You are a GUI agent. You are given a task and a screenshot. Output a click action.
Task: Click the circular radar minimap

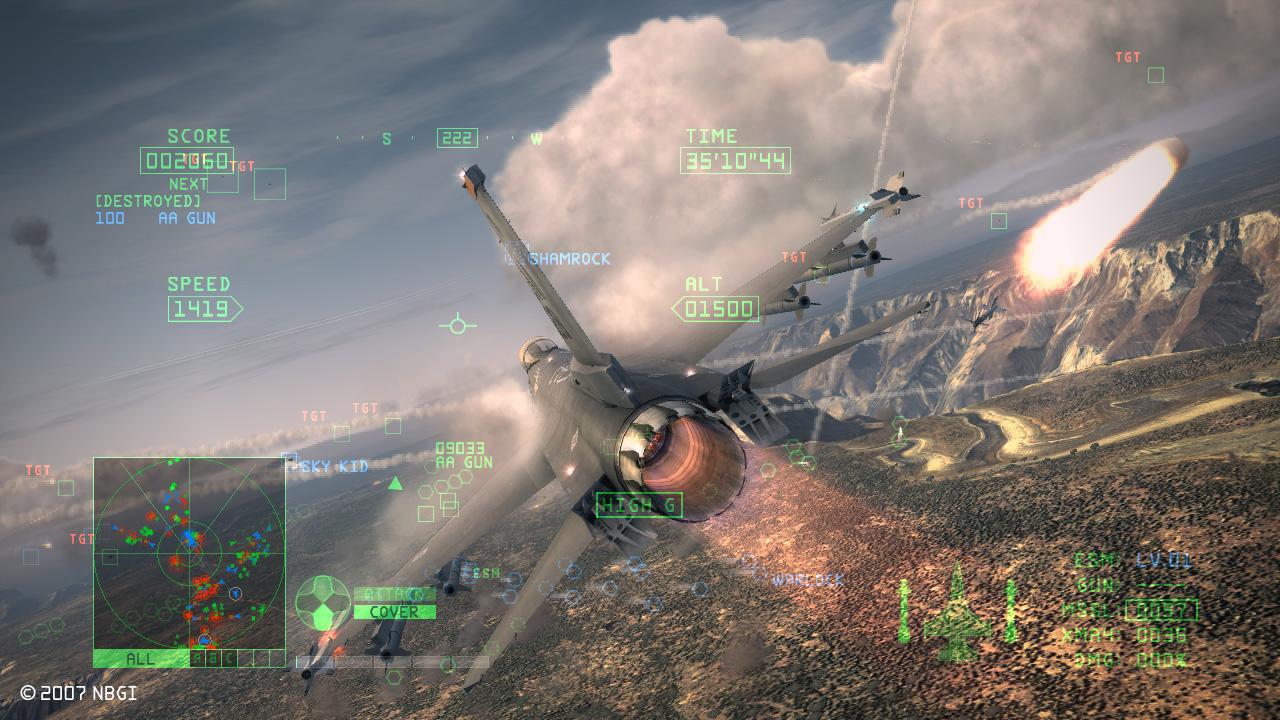click(x=189, y=553)
